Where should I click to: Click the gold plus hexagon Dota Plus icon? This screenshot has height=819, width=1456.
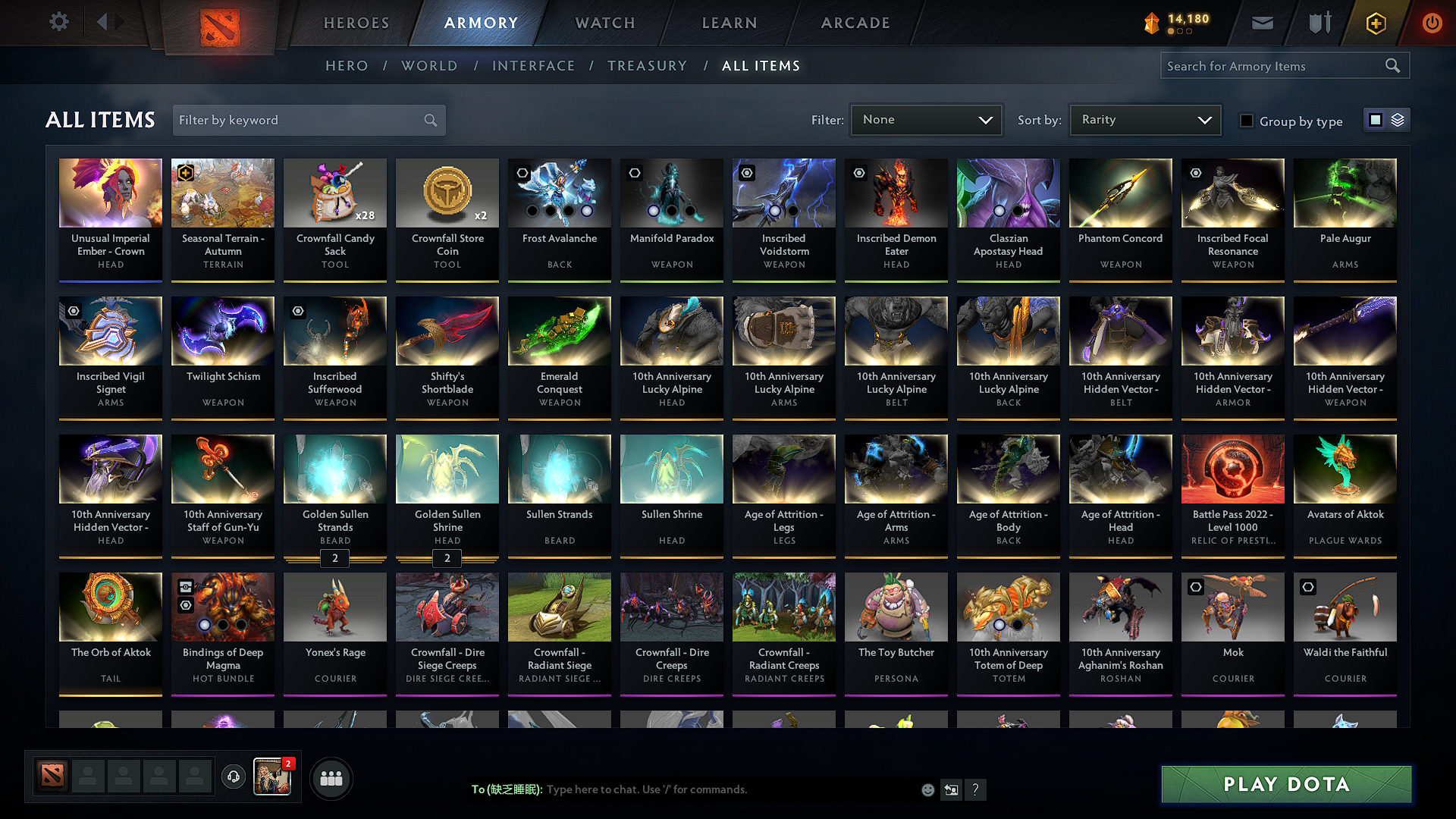pos(1375,23)
